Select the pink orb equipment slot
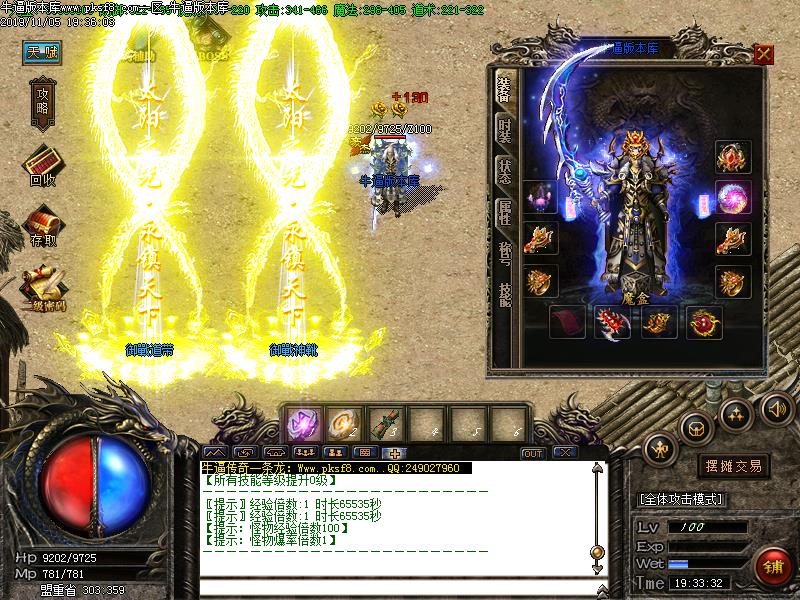The image size is (800, 600). (x=733, y=197)
